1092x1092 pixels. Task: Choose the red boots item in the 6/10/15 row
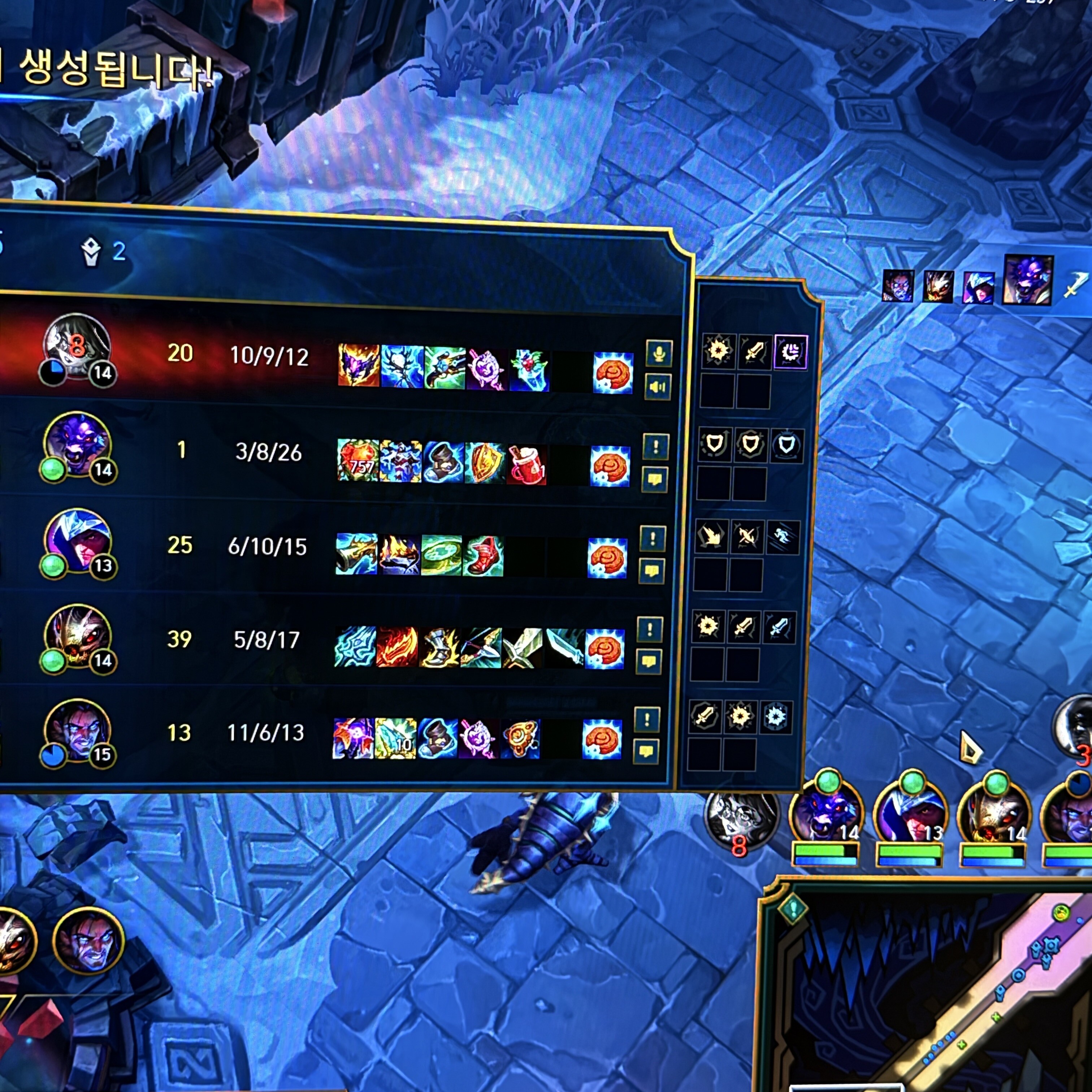pos(483,557)
